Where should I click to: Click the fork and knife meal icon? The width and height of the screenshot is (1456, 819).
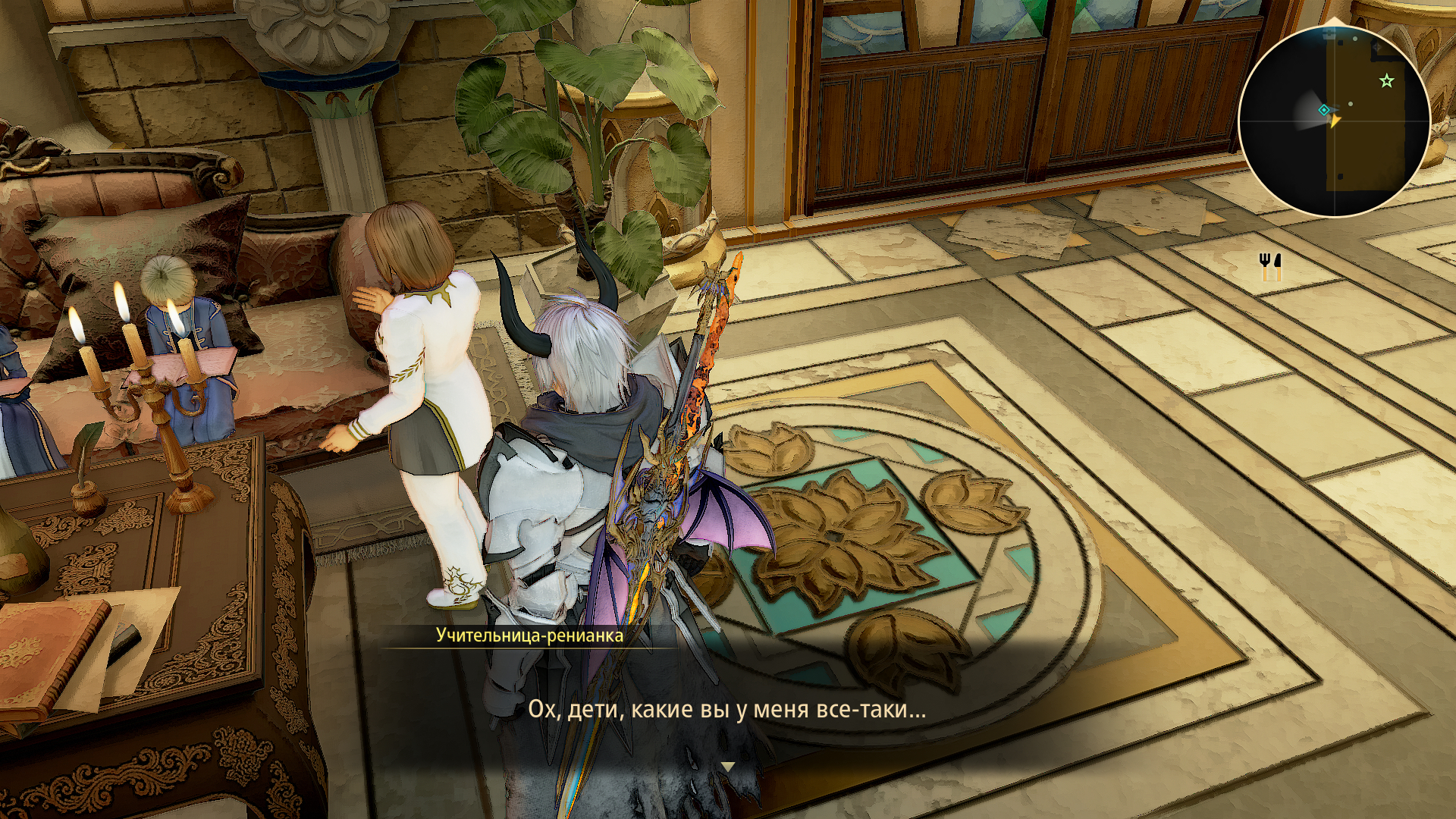coord(1270,266)
